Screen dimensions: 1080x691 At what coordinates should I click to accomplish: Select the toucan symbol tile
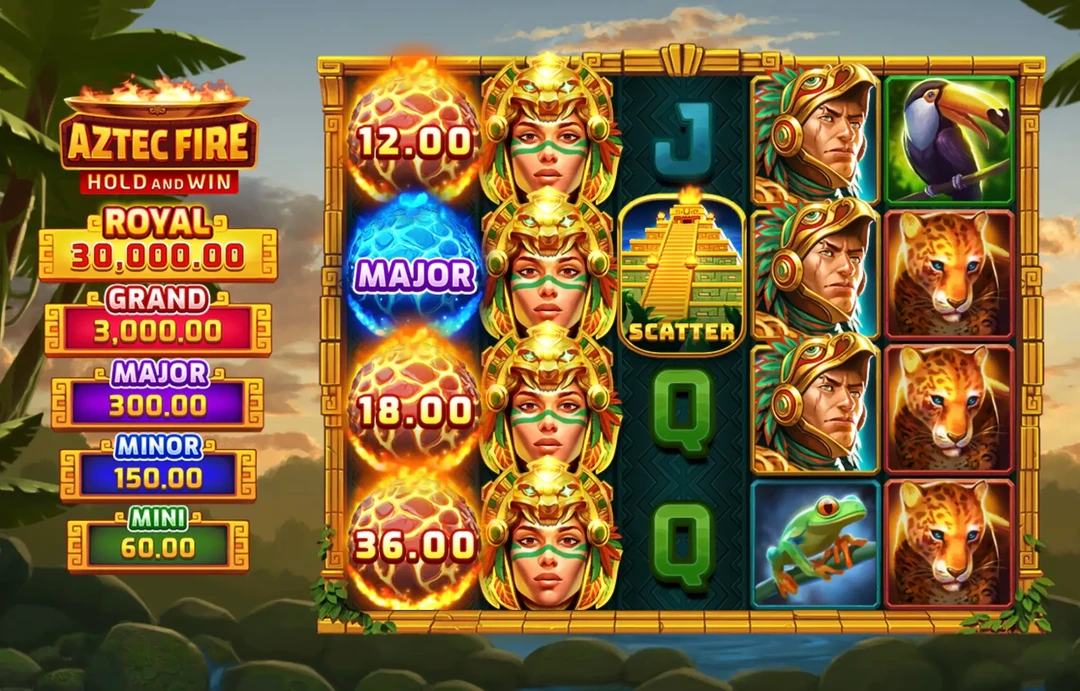[949, 140]
